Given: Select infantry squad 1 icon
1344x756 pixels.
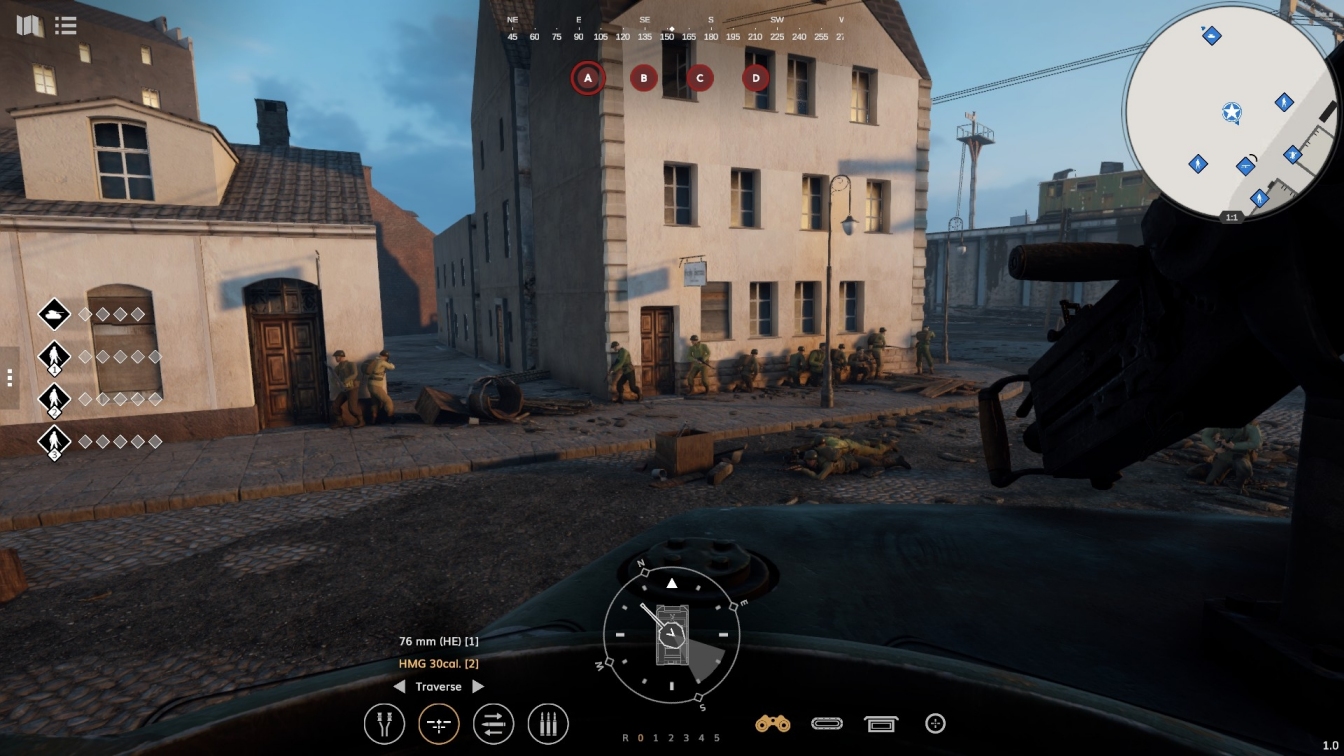Looking at the screenshot, I should pos(54,357).
